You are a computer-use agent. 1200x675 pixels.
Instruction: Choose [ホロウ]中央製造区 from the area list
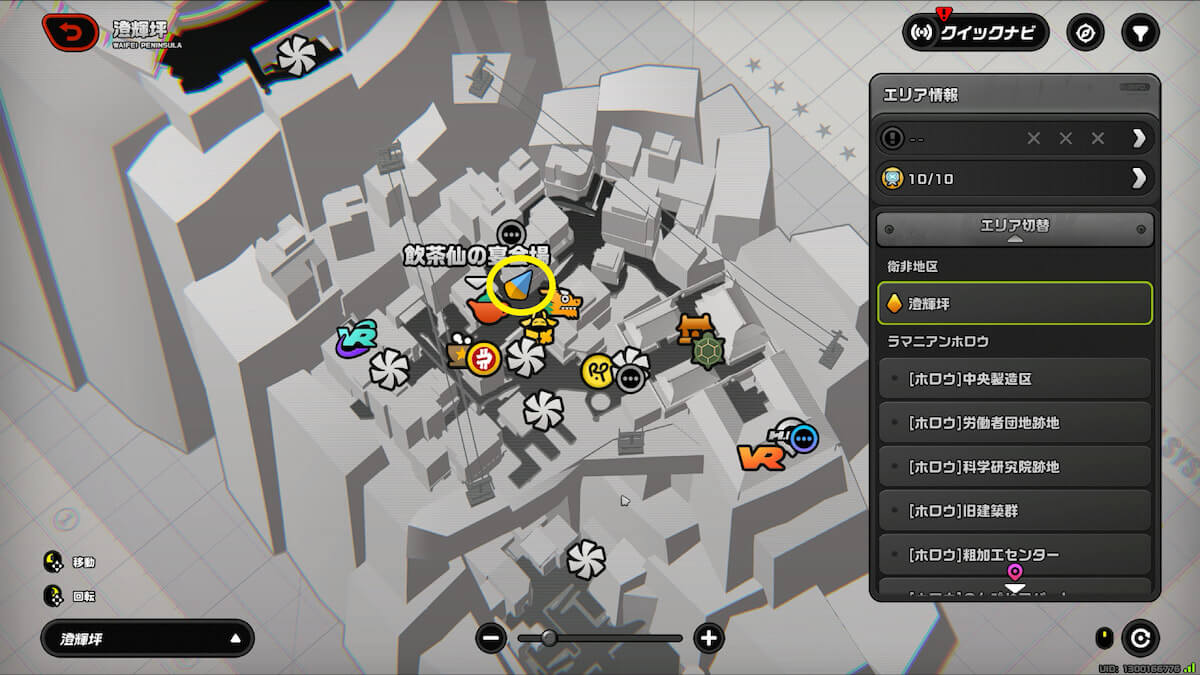[1014, 379]
